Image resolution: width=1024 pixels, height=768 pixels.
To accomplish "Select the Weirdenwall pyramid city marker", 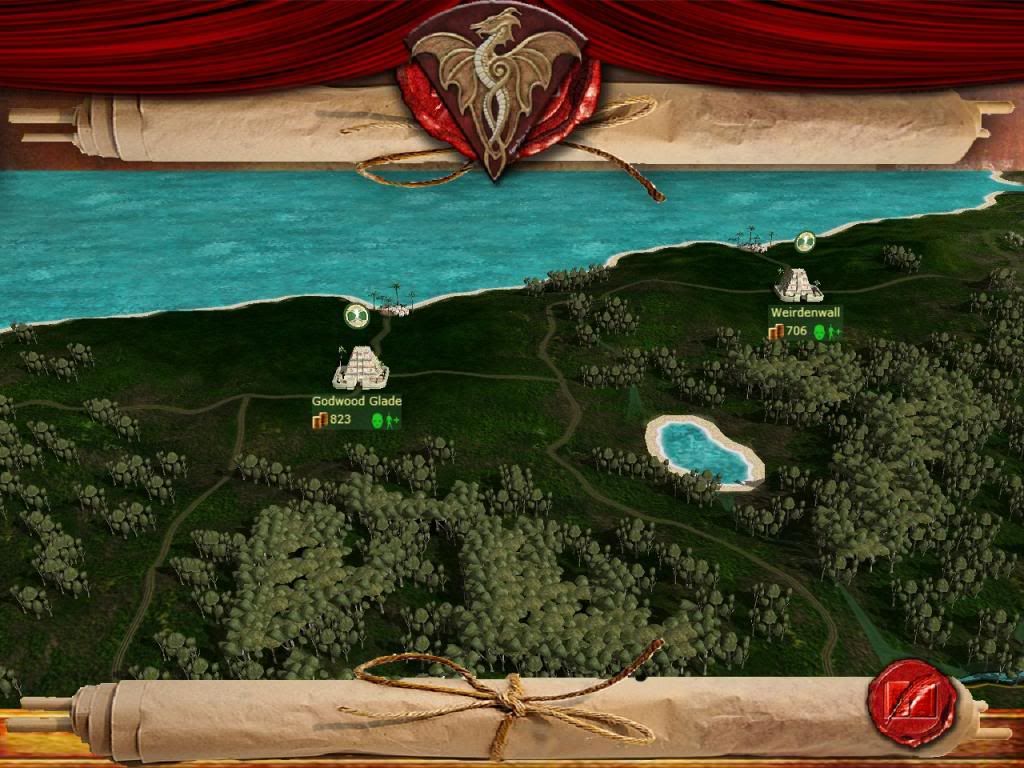I will (x=798, y=285).
